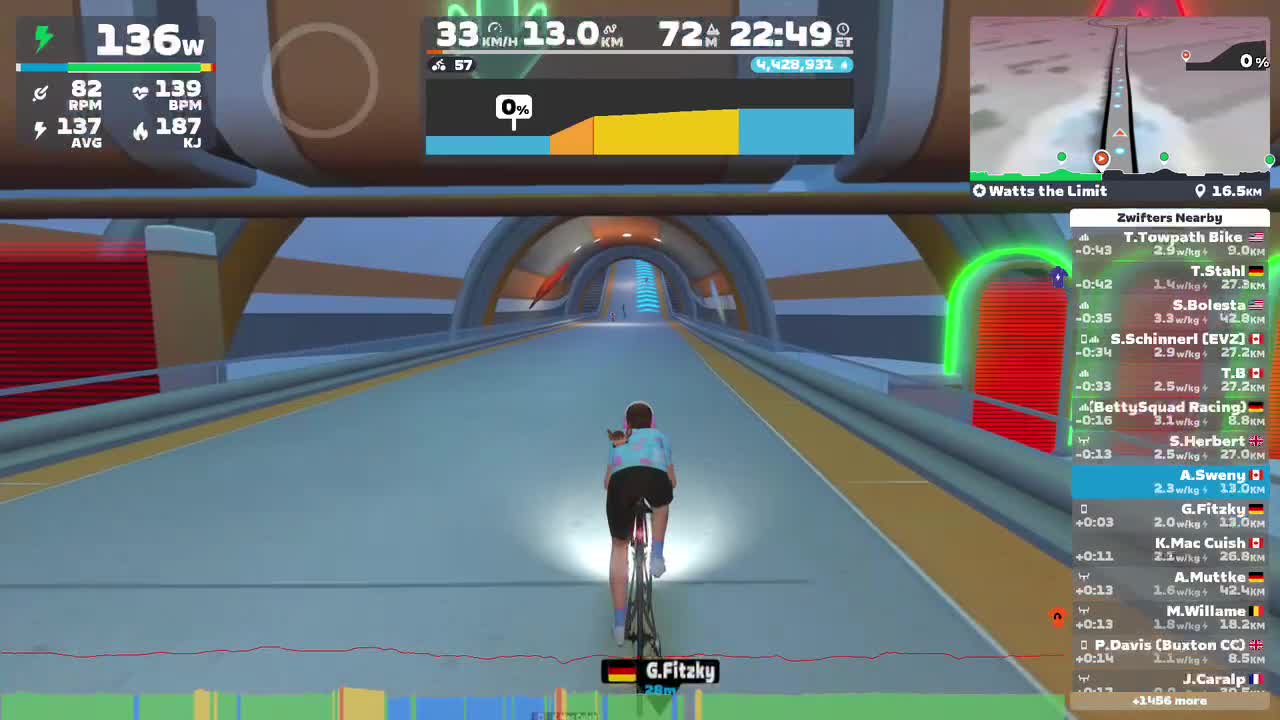Click the heart rate icon beside 139 BPM
The image size is (1280, 720).
point(140,92)
